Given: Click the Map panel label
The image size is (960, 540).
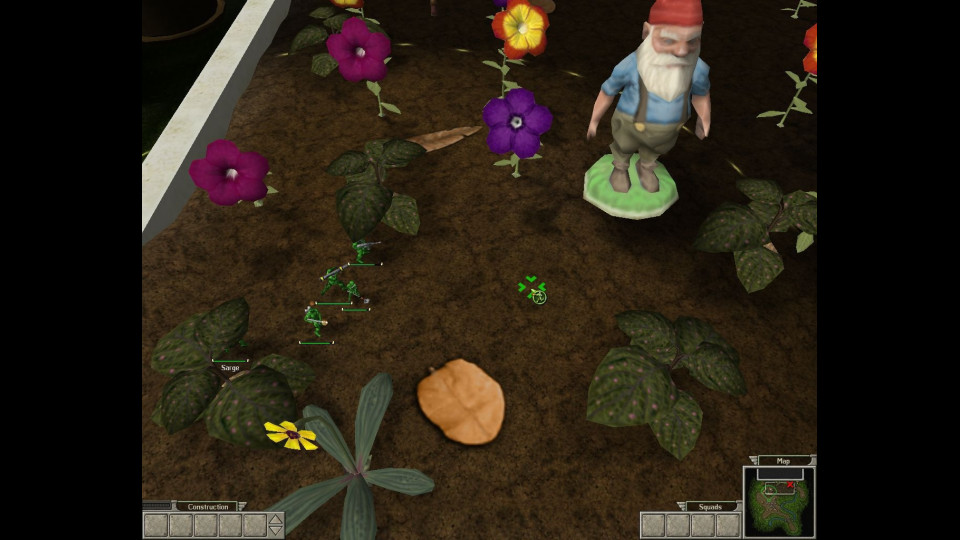Looking at the screenshot, I should coord(783,461).
